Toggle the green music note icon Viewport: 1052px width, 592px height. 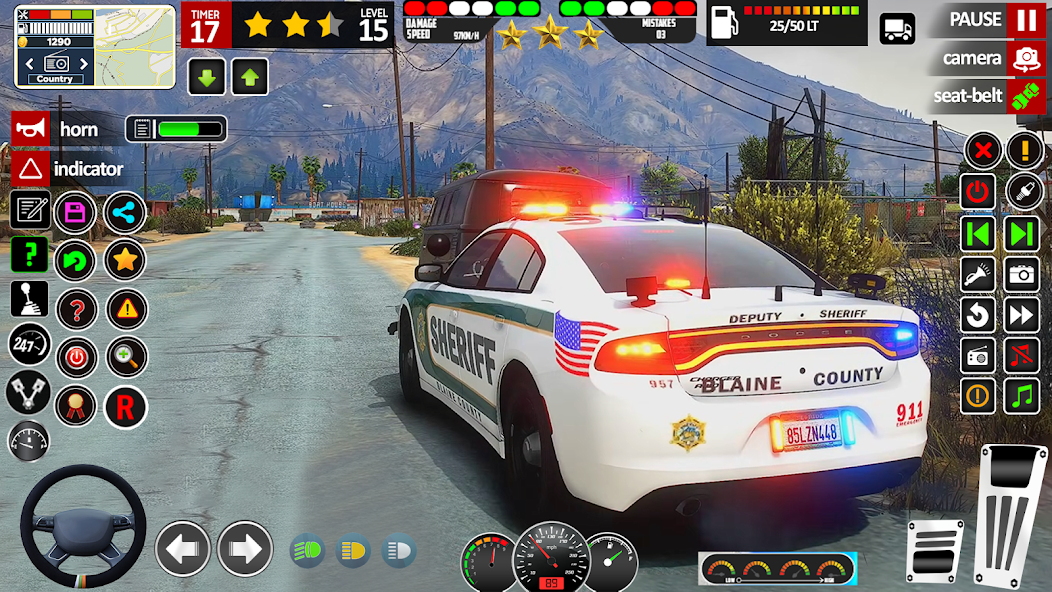(1022, 396)
